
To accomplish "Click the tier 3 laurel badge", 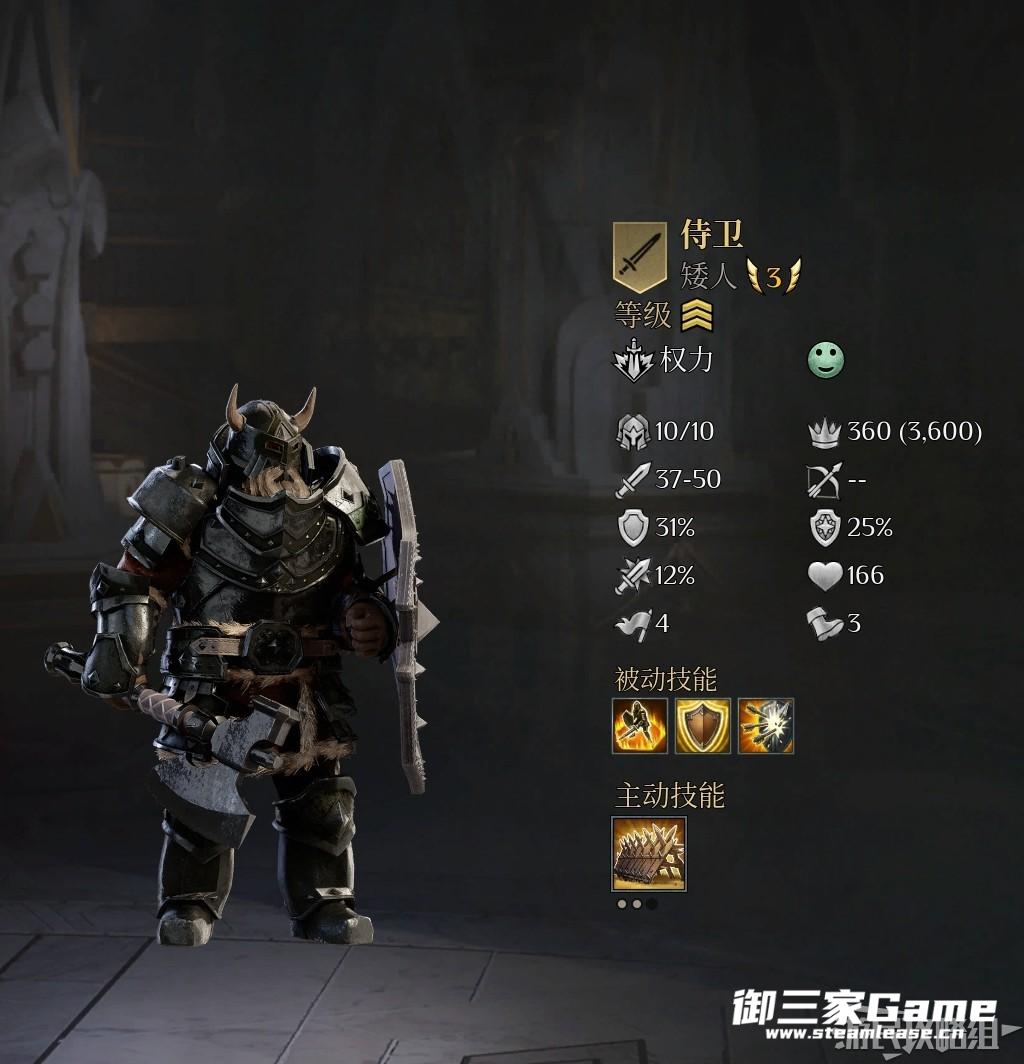I will tap(773, 277).
